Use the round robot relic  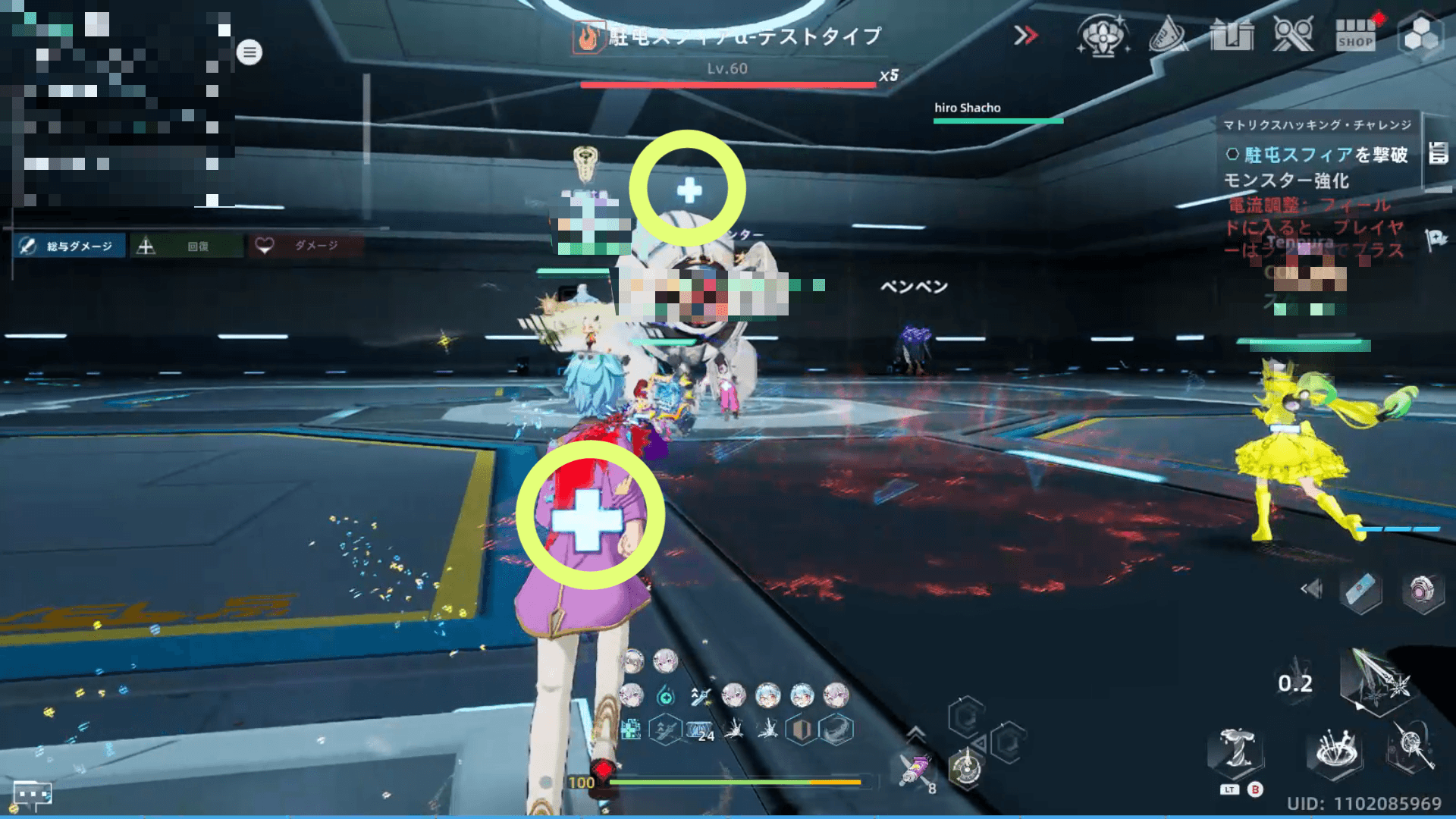[1421, 590]
